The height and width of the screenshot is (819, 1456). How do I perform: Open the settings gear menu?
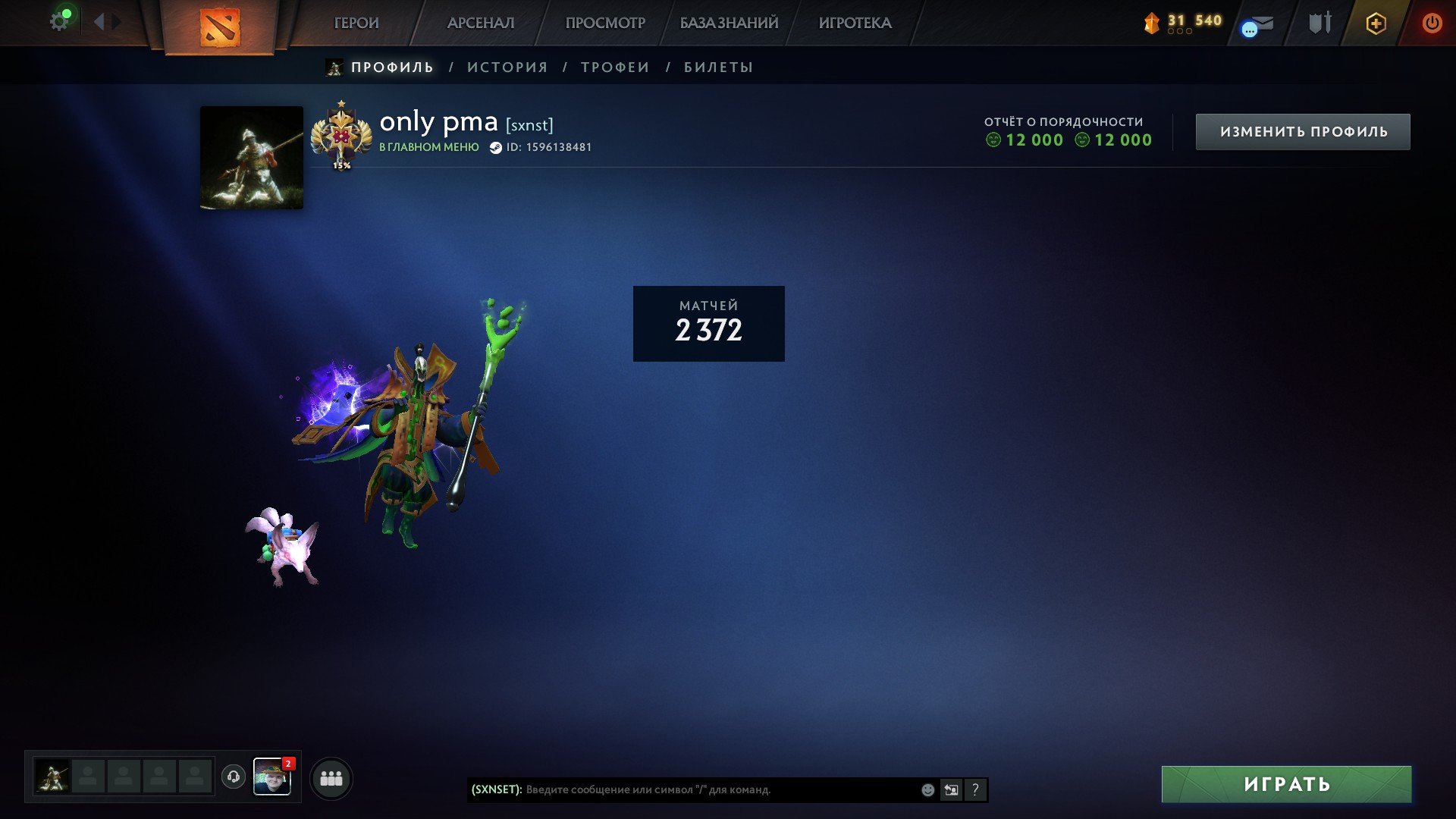pyautogui.click(x=59, y=19)
